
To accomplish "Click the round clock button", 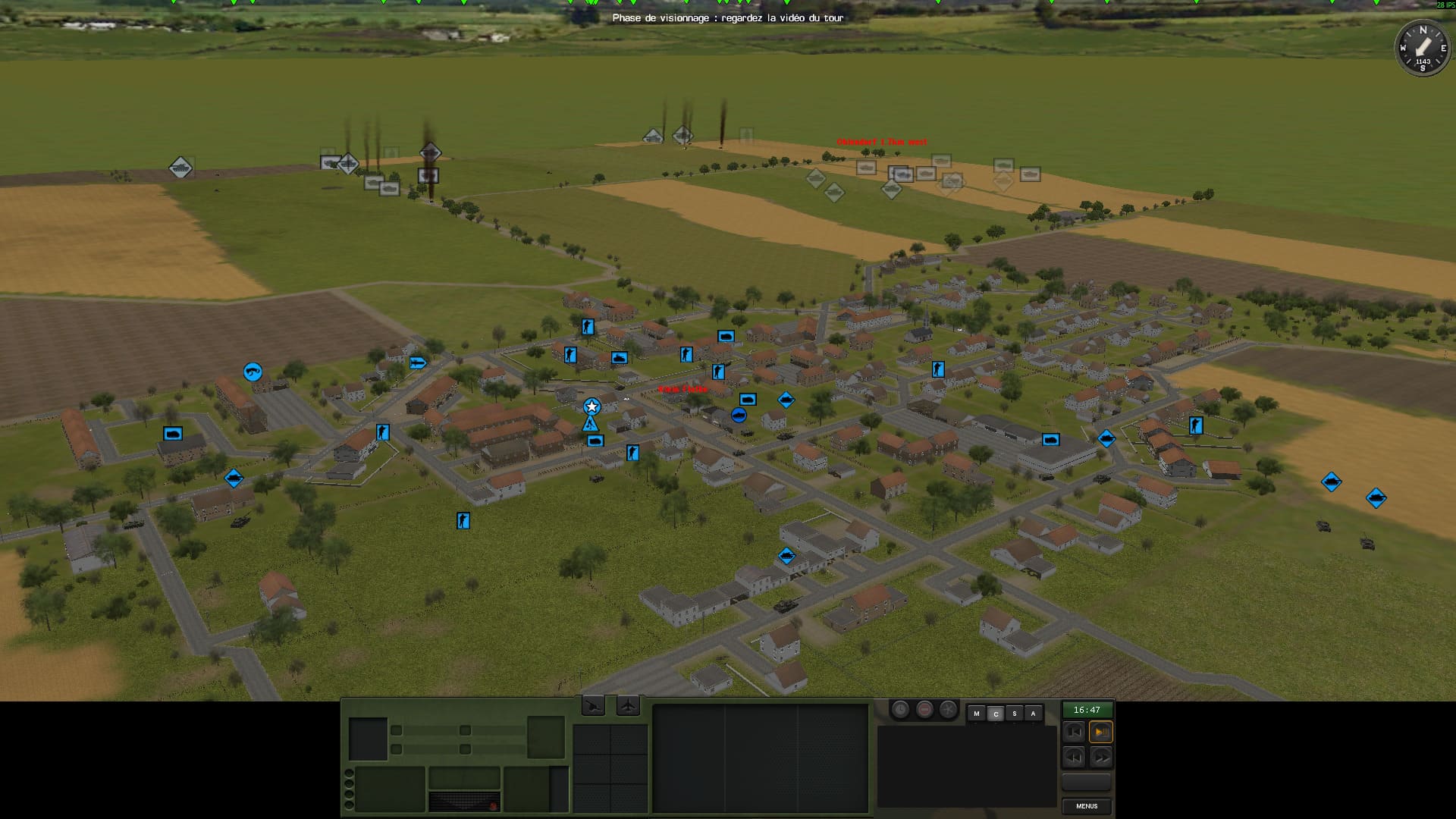I will pyautogui.click(x=900, y=710).
